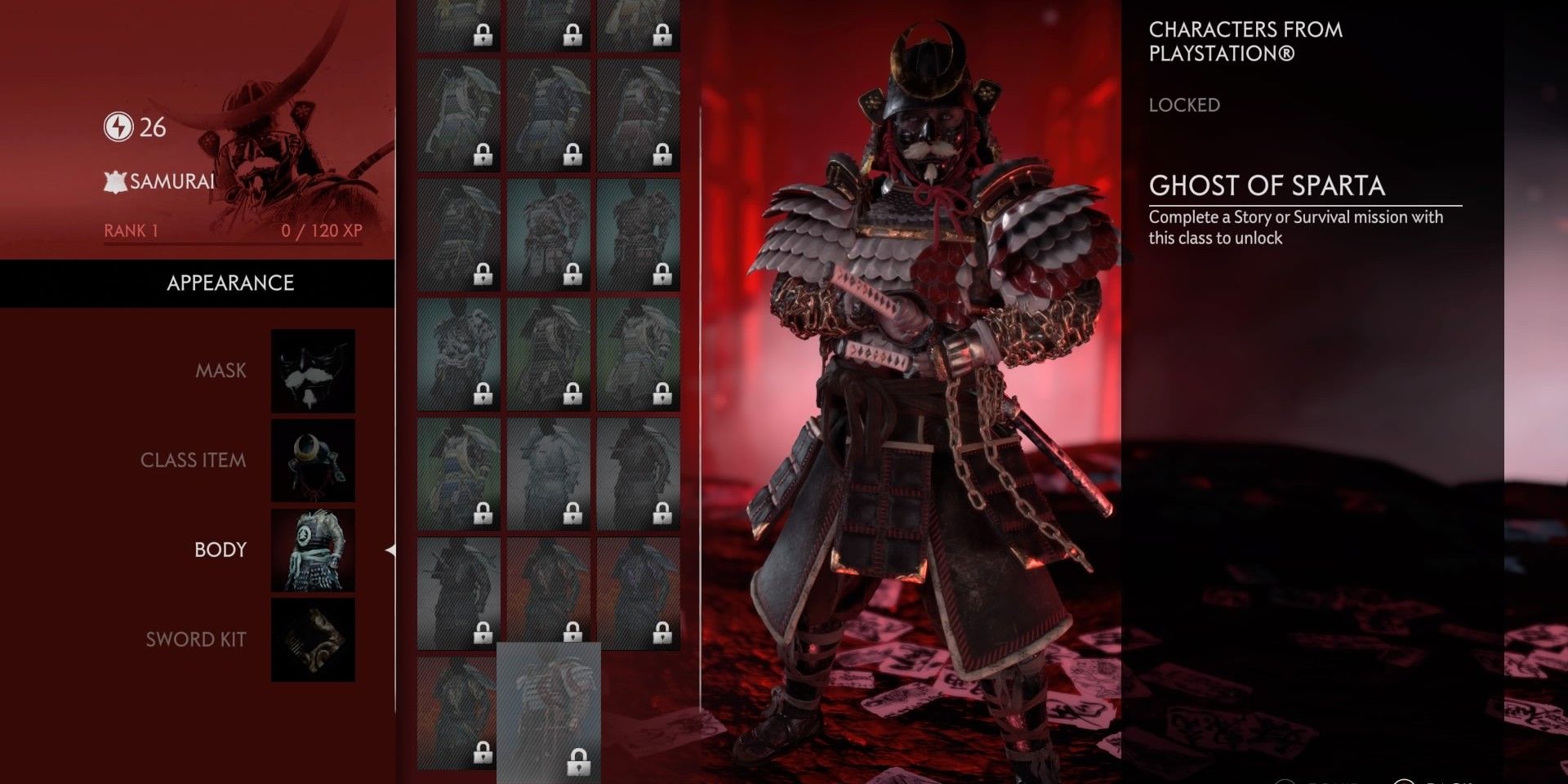Open the Sword Kit customization slot
Image resolution: width=1568 pixels, height=784 pixels.
coord(313,640)
